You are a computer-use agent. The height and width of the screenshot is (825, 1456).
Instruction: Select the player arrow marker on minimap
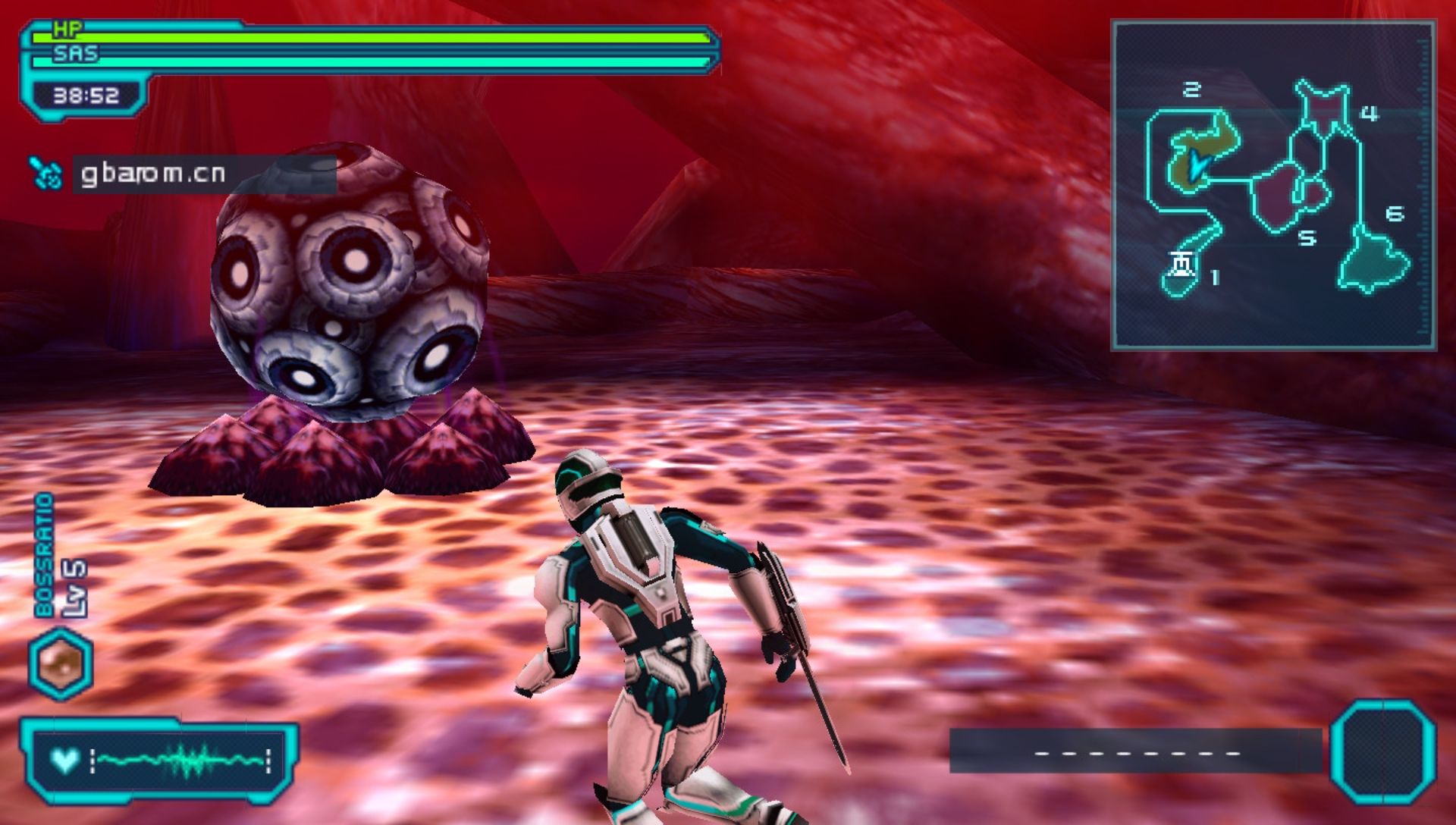(x=1197, y=164)
